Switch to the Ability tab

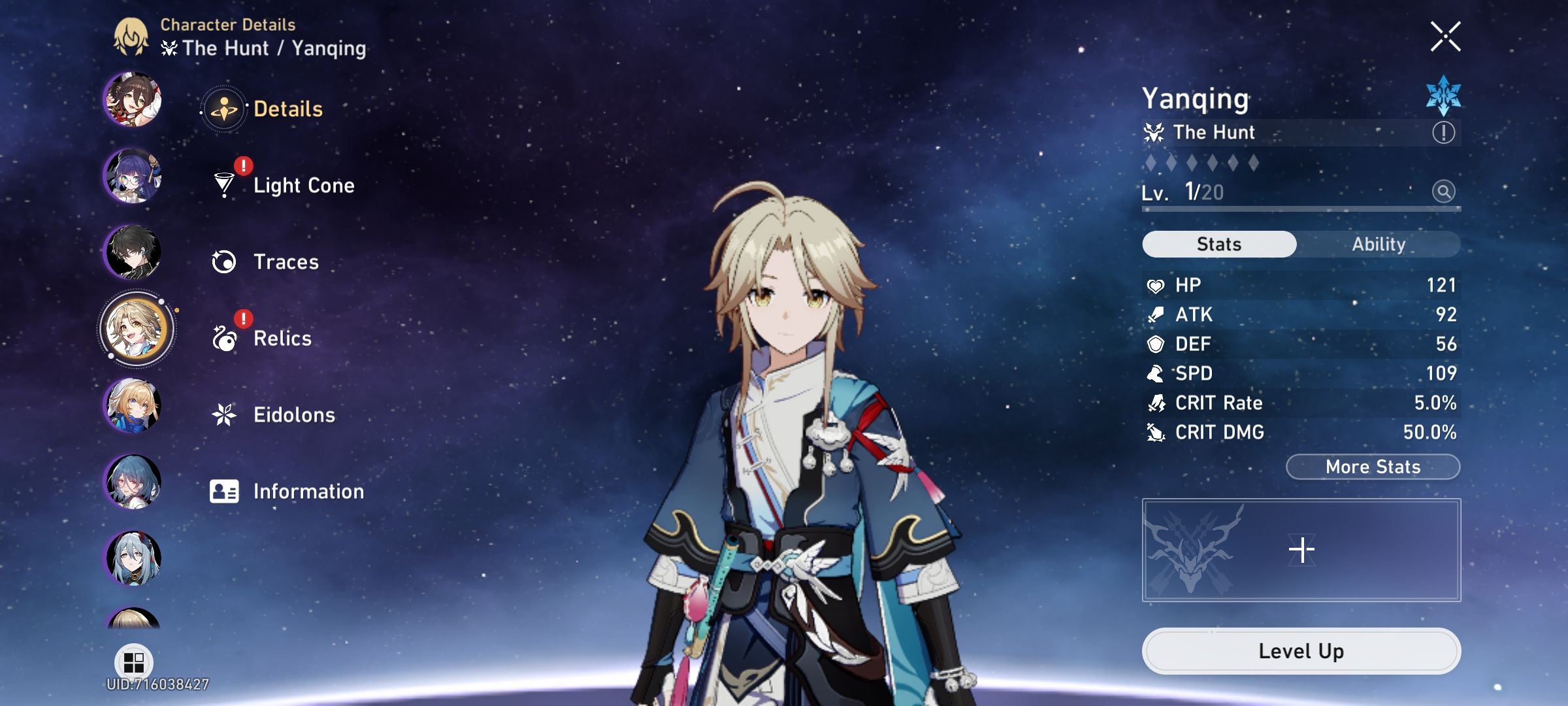1379,243
